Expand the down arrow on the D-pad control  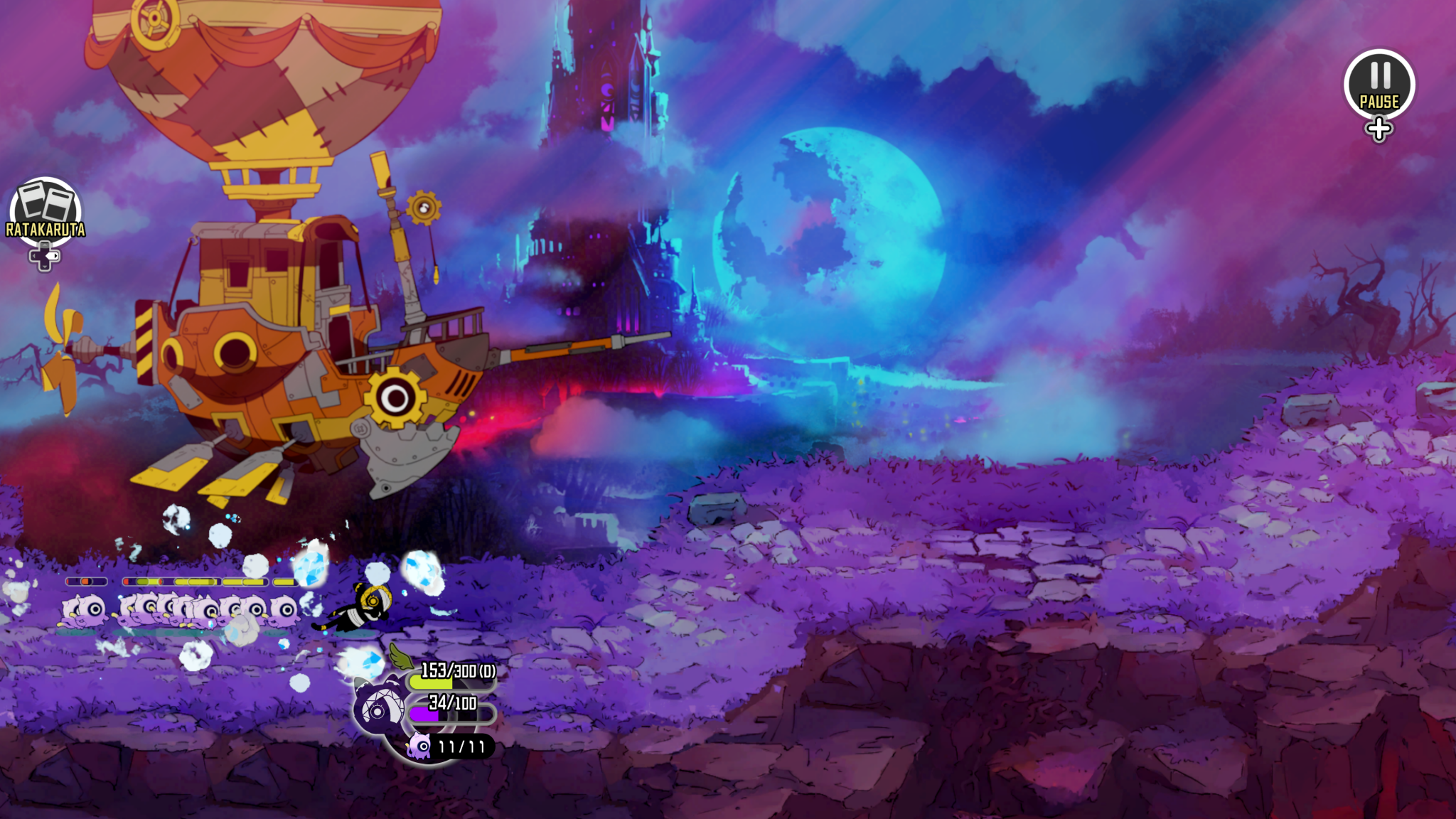click(45, 267)
